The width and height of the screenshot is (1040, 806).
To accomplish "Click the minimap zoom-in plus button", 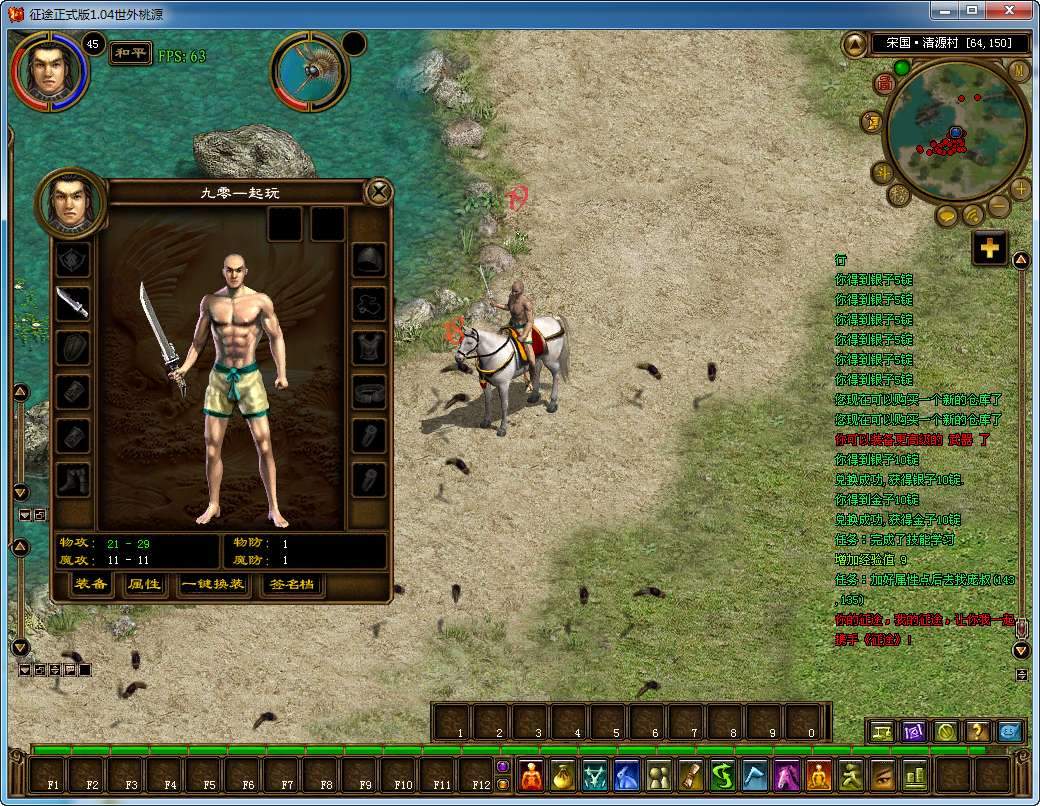I will (x=1020, y=188).
